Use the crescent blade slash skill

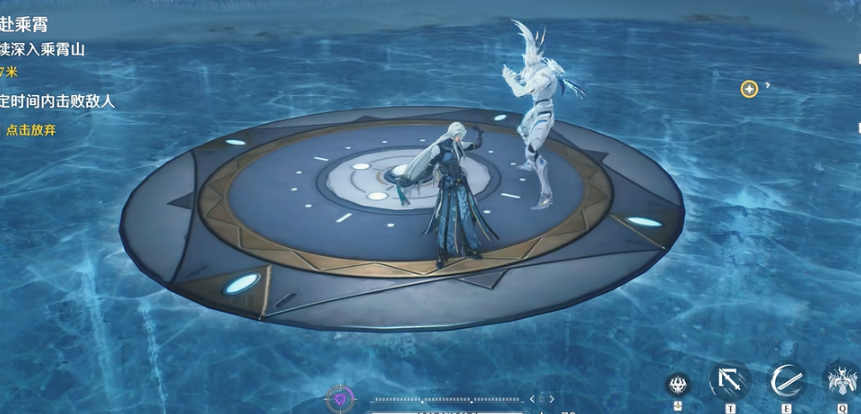point(788,381)
